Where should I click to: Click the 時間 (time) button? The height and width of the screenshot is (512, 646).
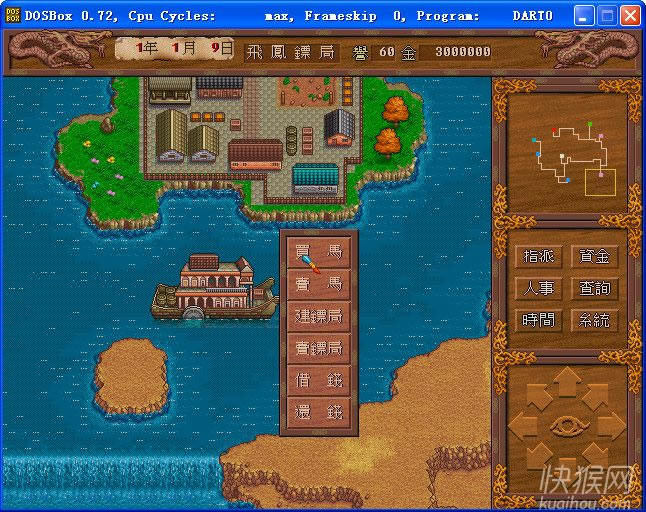pos(538,320)
